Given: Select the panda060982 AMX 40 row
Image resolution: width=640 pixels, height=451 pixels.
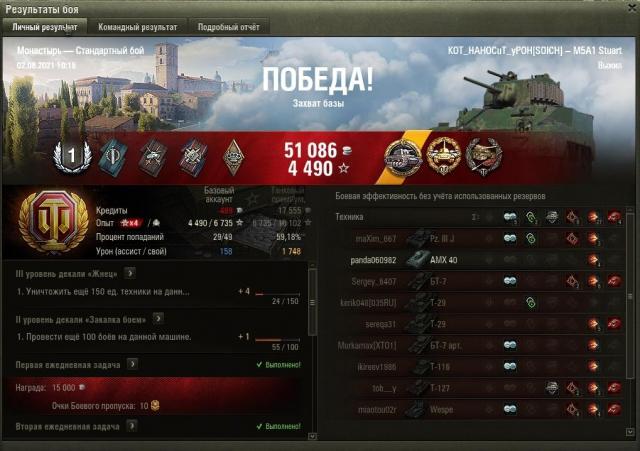Looking at the screenshot, I should coord(472,260).
